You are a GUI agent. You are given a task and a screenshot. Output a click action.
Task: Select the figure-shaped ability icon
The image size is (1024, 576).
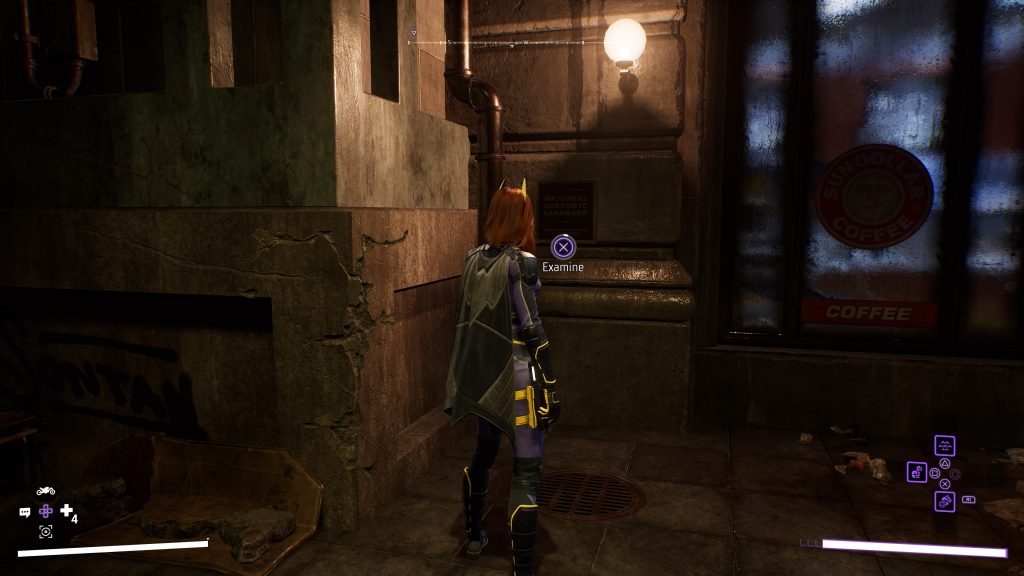tap(917, 472)
